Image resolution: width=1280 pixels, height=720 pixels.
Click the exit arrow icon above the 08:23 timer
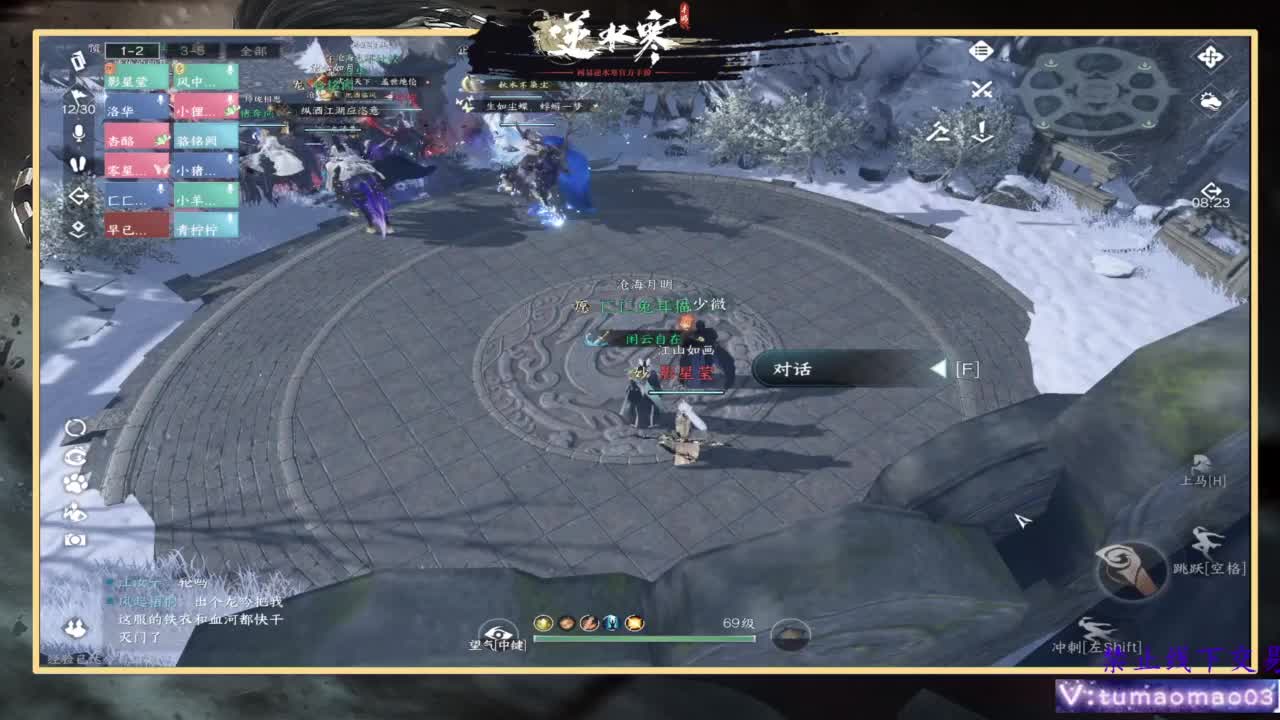pyautogui.click(x=1211, y=190)
